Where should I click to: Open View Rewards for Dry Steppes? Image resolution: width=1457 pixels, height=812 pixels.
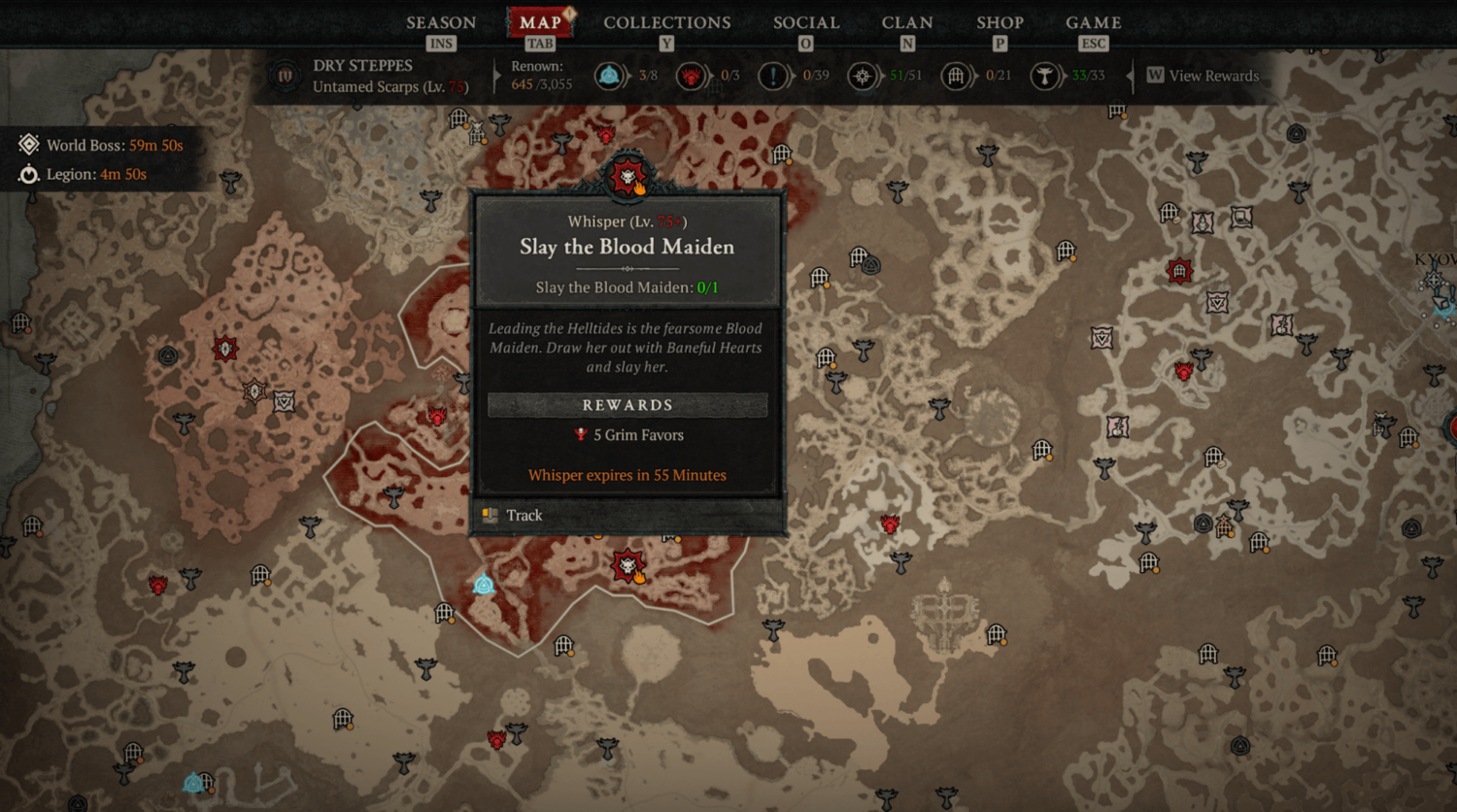click(1203, 76)
